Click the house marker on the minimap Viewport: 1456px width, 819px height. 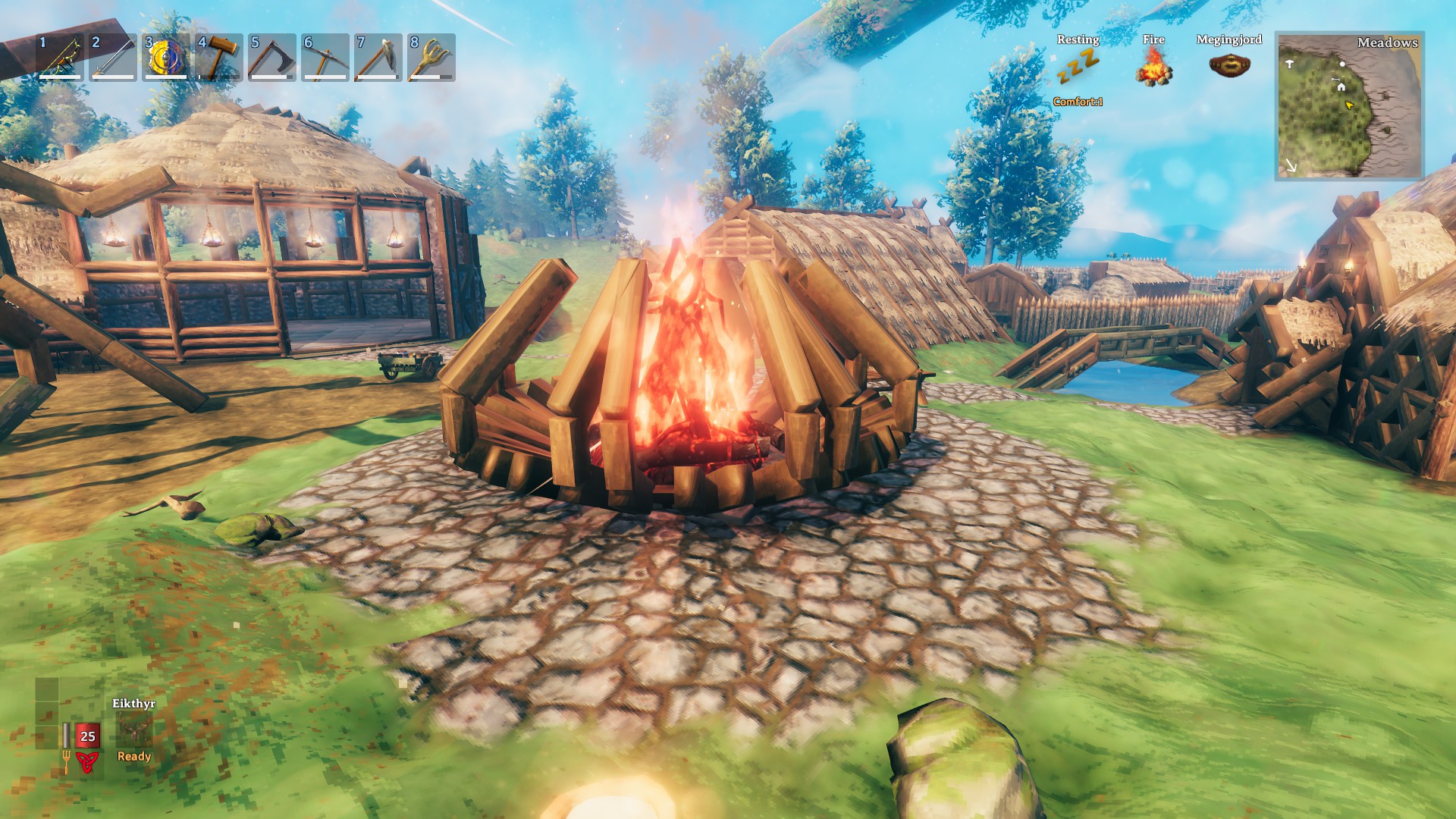point(1341,86)
